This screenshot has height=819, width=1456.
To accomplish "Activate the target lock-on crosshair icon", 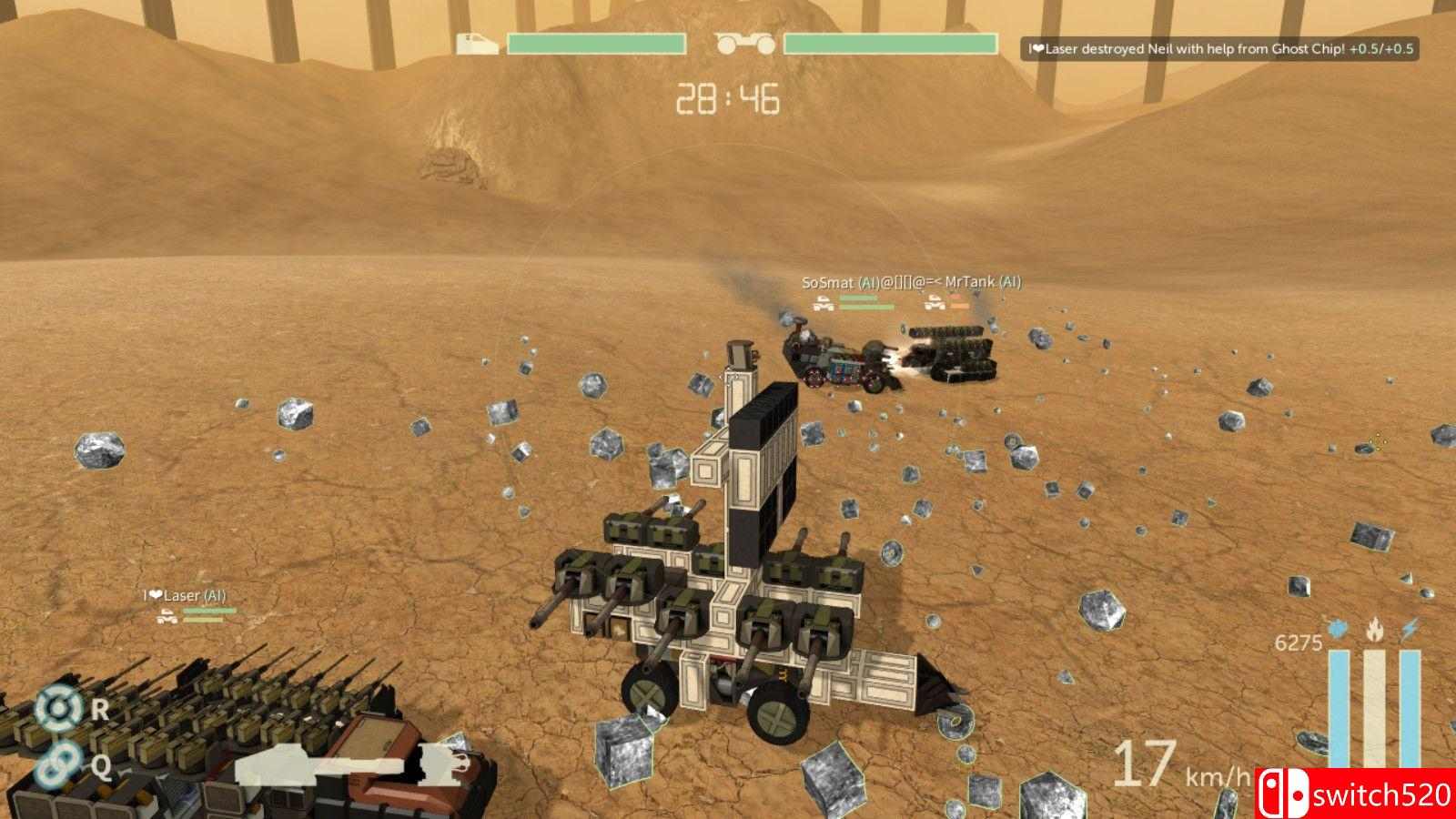I will coord(58,709).
